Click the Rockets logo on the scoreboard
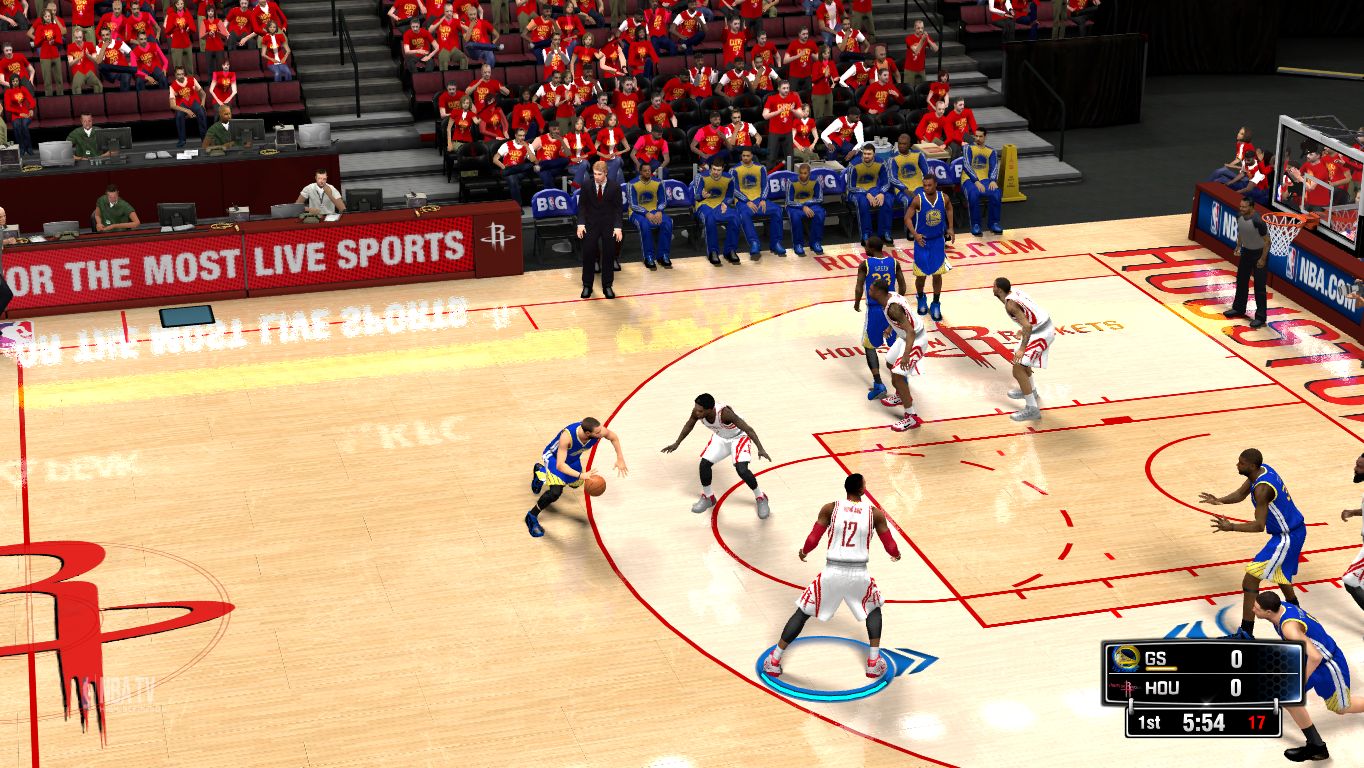The width and height of the screenshot is (1364, 768). pos(1129,687)
